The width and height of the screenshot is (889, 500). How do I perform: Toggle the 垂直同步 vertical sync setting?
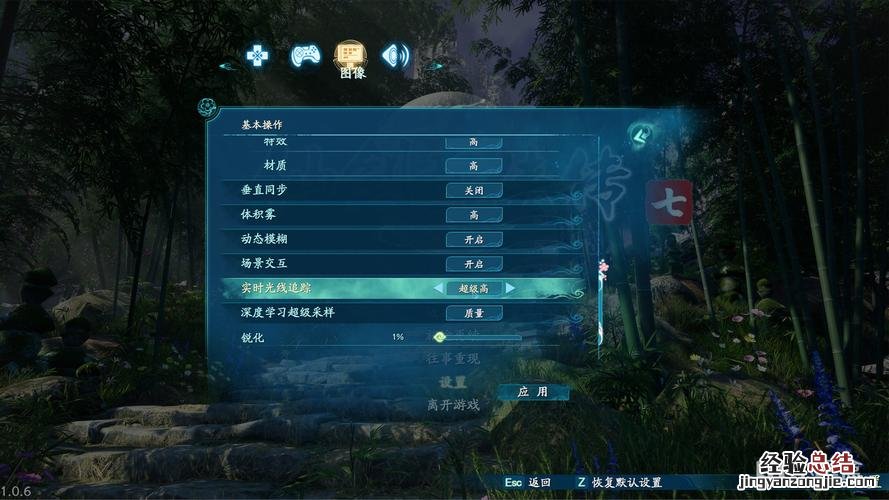click(x=473, y=190)
